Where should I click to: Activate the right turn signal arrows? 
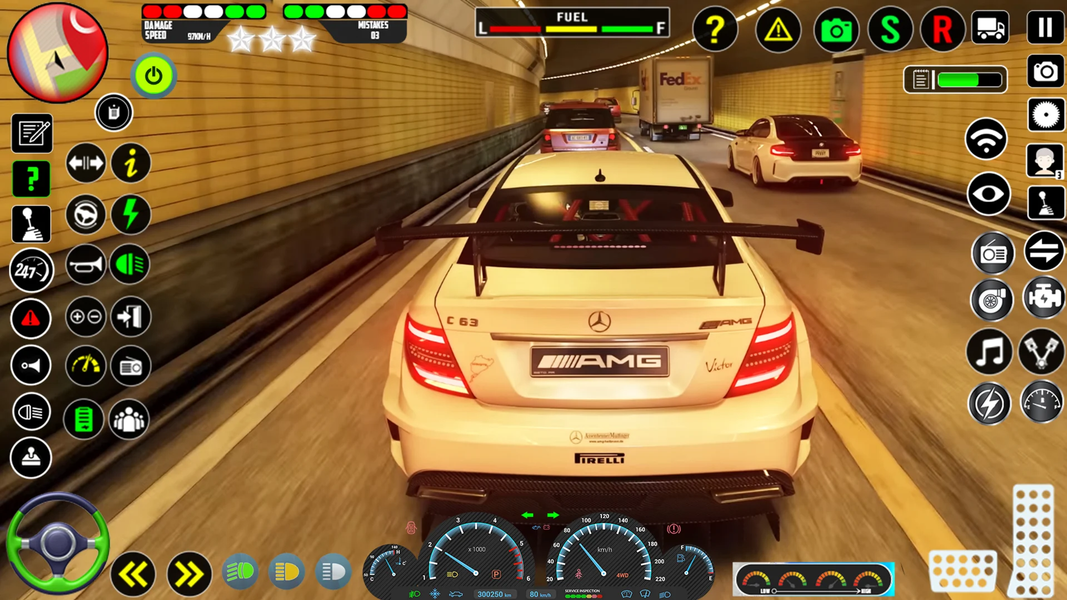[x=189, y=573]
